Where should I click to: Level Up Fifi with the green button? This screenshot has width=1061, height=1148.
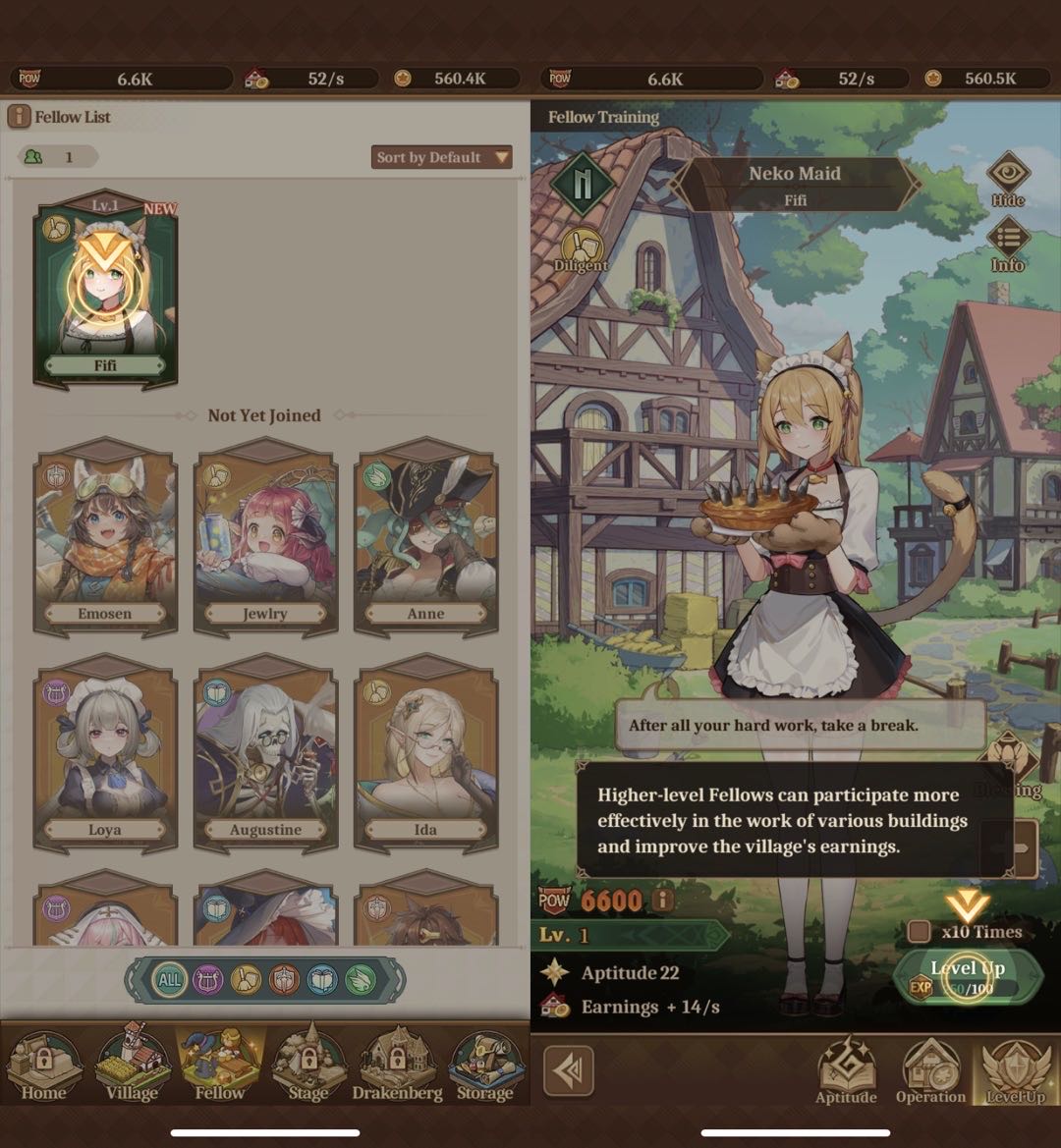(x=968, y=977)
